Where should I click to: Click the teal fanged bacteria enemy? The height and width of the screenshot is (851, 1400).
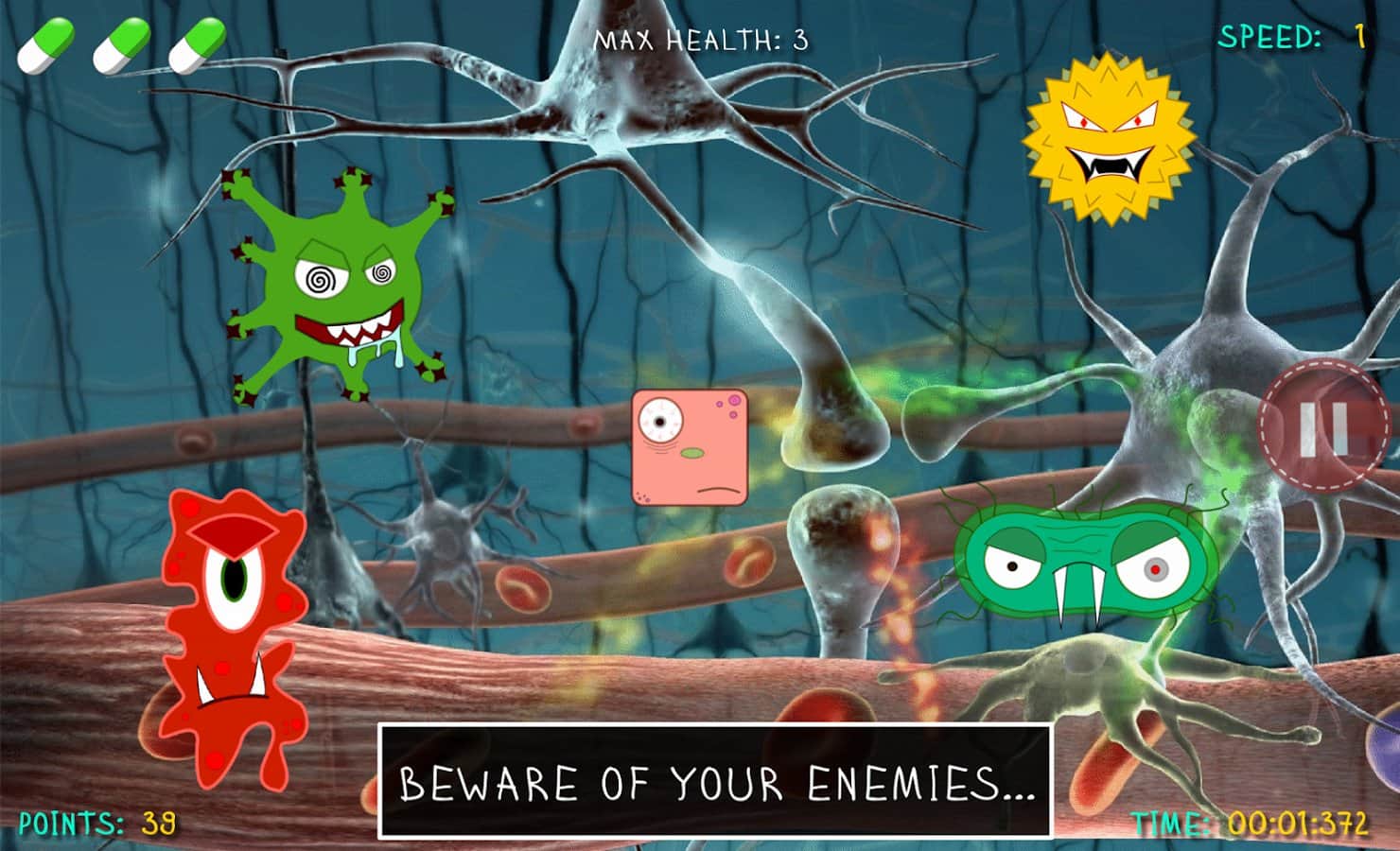pyautogui.click(x=1078, y=563)
